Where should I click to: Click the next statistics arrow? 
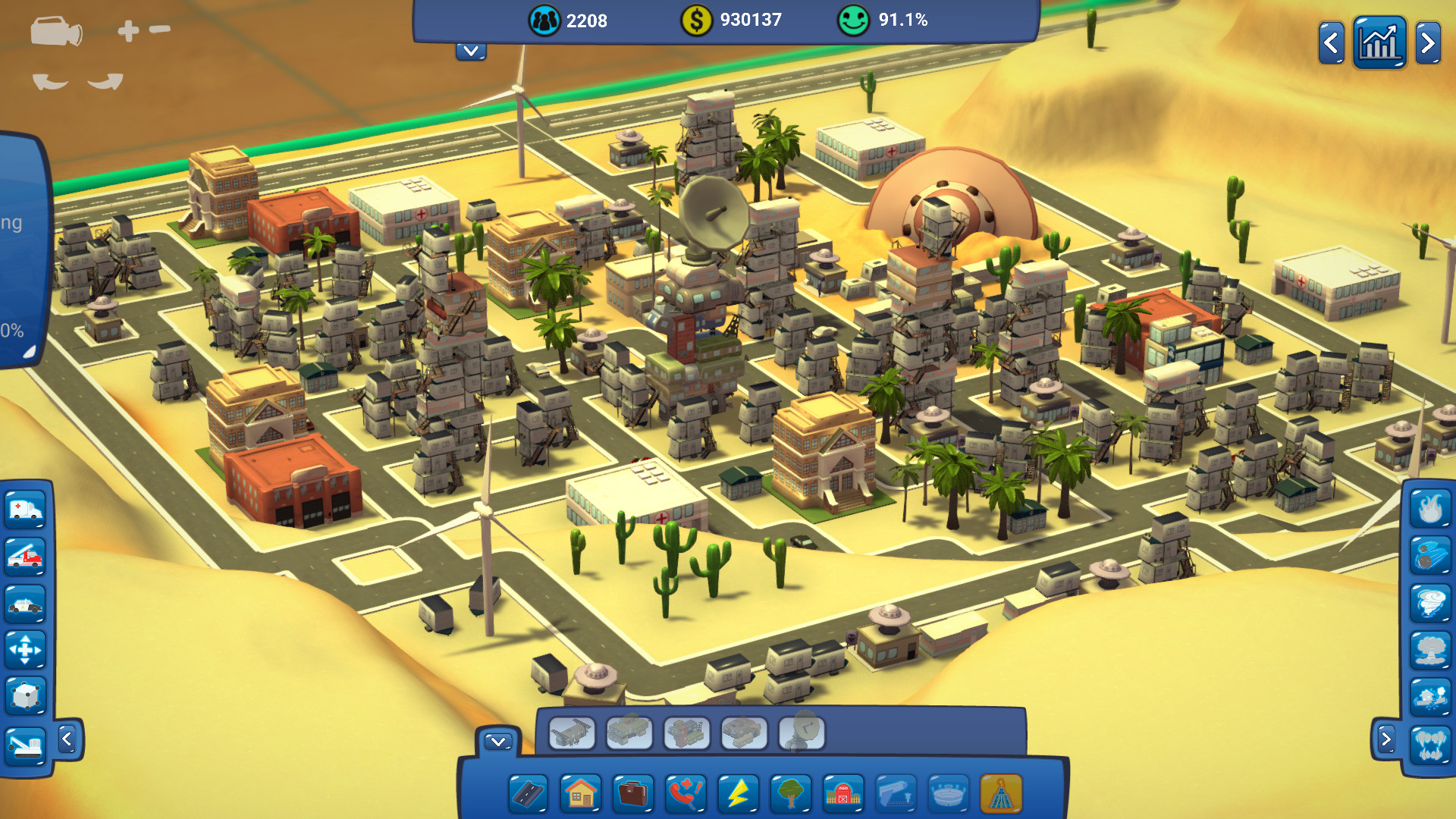click(x=1429, y=42)
